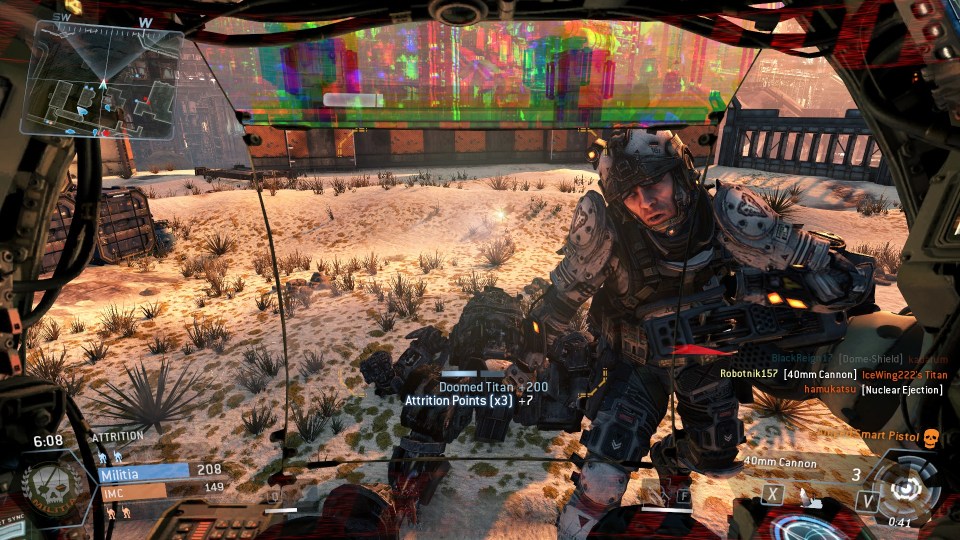This screenshot has width=960, height=540.
Task: Choose the blue Militia team score bar
Action: 144,471
